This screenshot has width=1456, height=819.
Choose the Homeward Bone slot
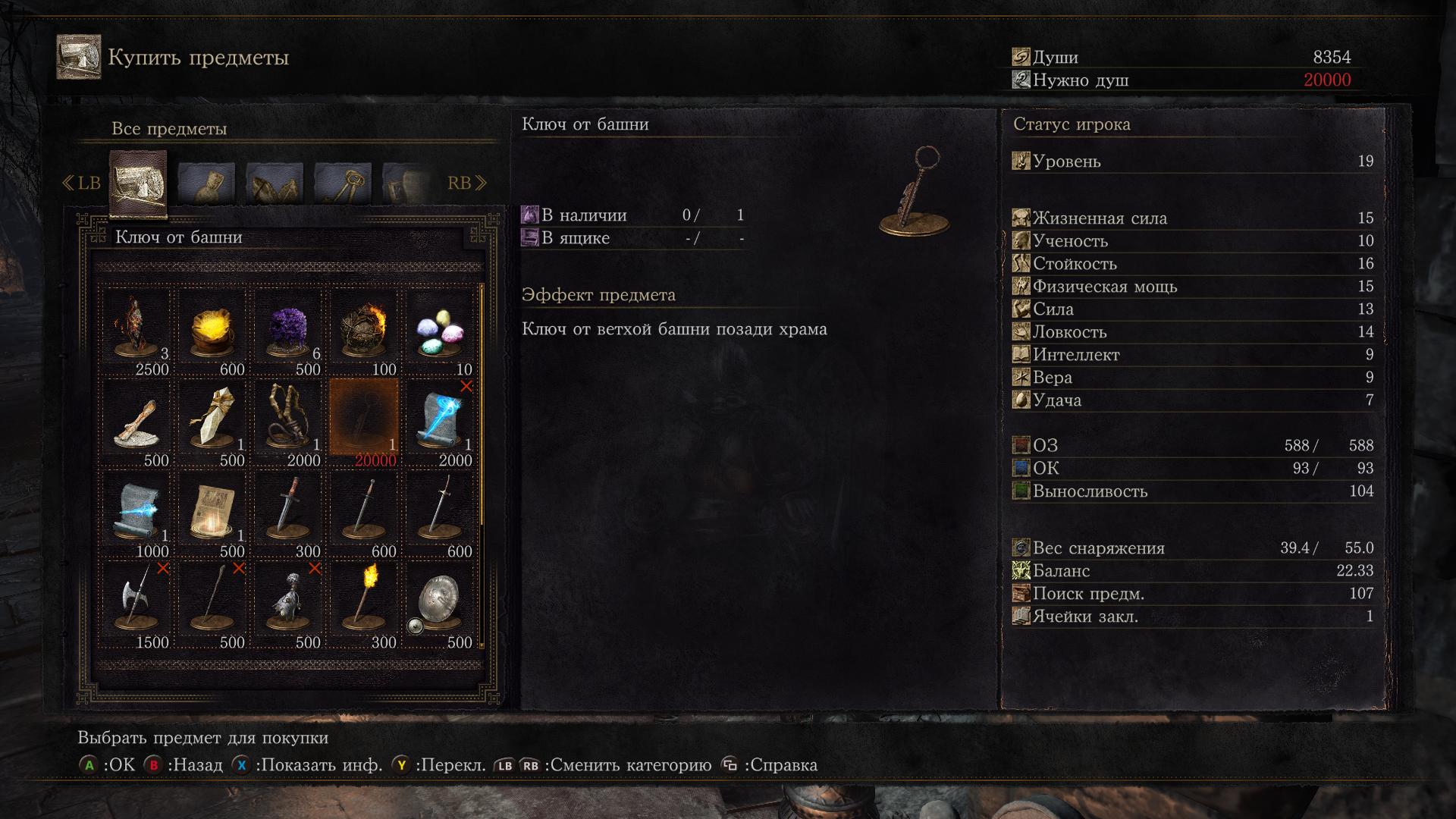(x=136, y=422)
